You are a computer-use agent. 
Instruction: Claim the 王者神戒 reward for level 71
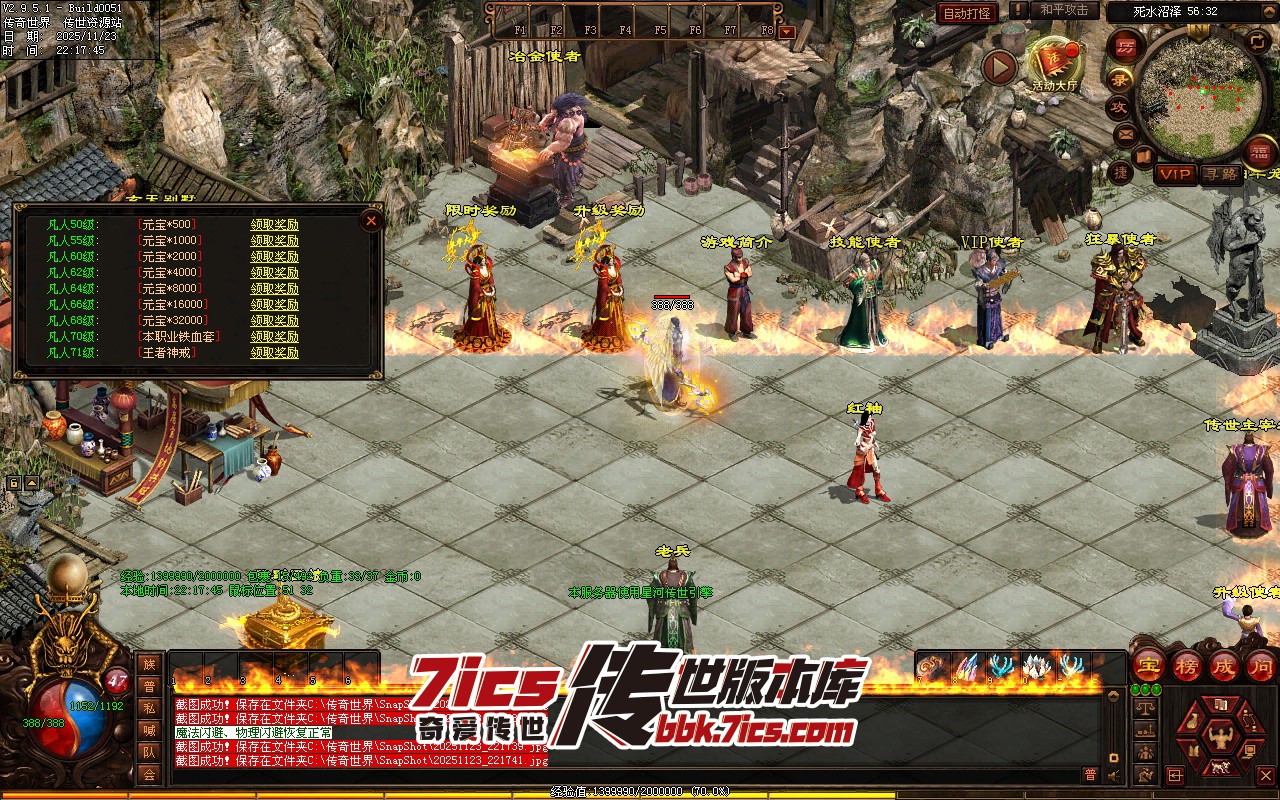coord(274,353)
